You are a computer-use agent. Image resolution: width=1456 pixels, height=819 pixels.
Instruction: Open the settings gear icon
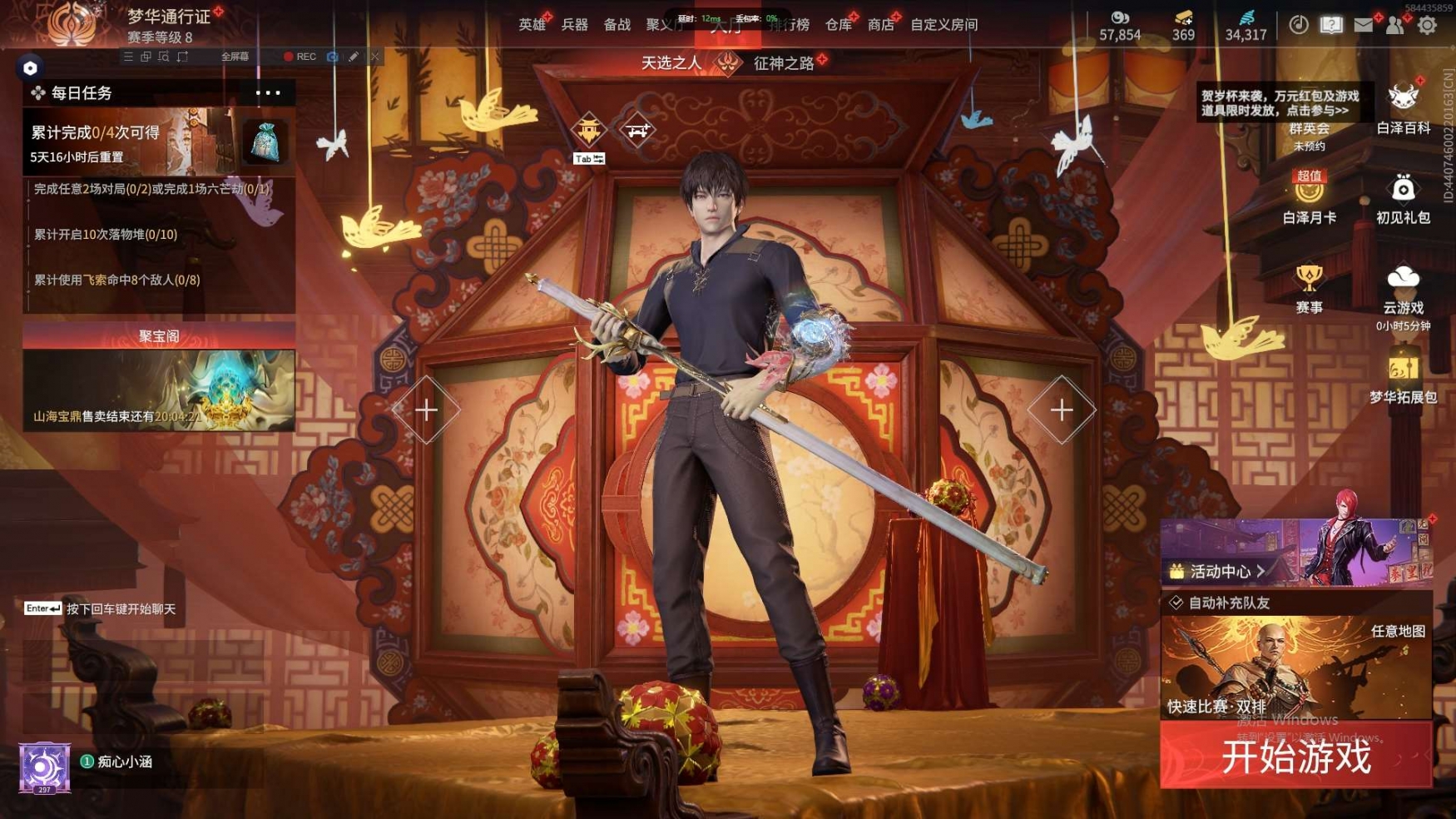[x=1427, y=25]
